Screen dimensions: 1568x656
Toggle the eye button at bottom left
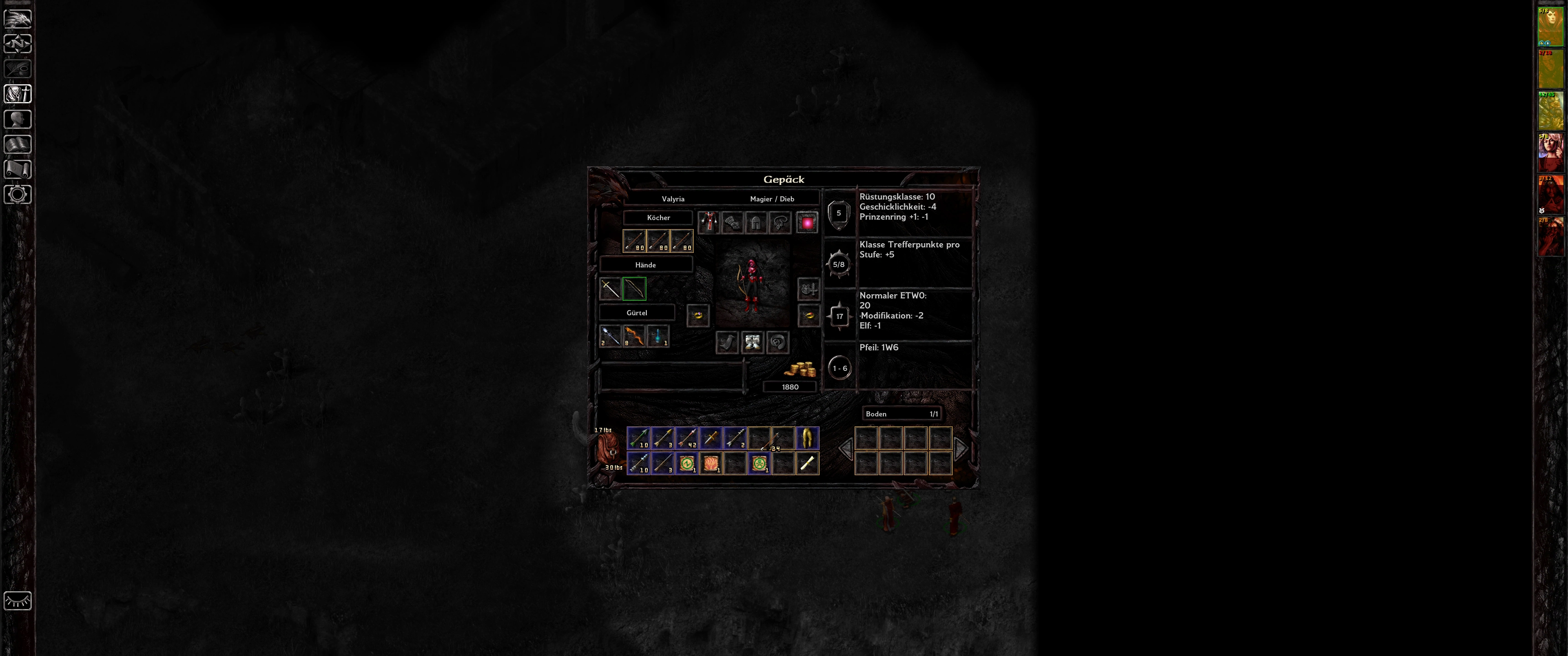[18, 600]
